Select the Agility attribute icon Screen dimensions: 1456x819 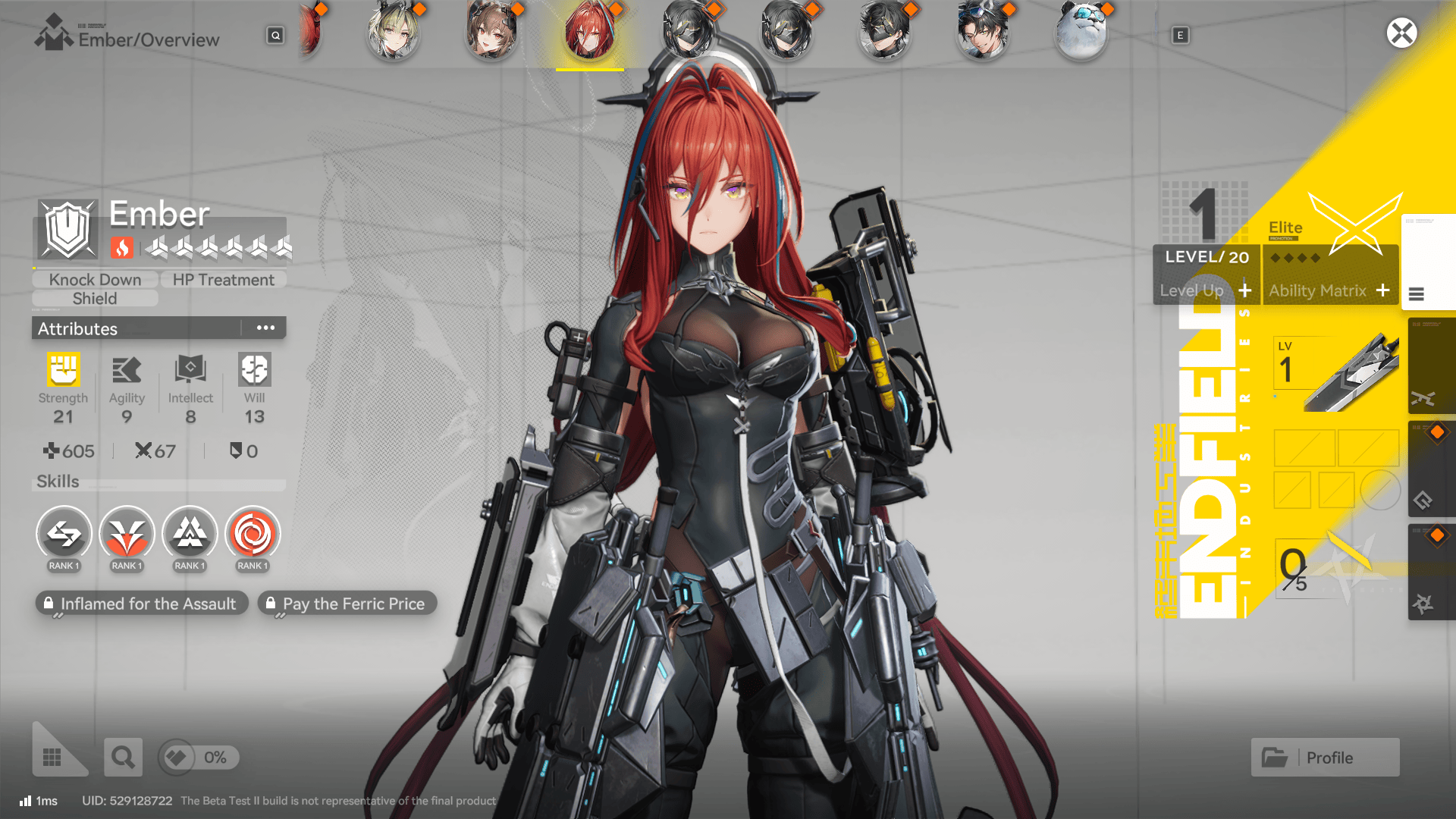pyautogui.click(x=127, y=372)
